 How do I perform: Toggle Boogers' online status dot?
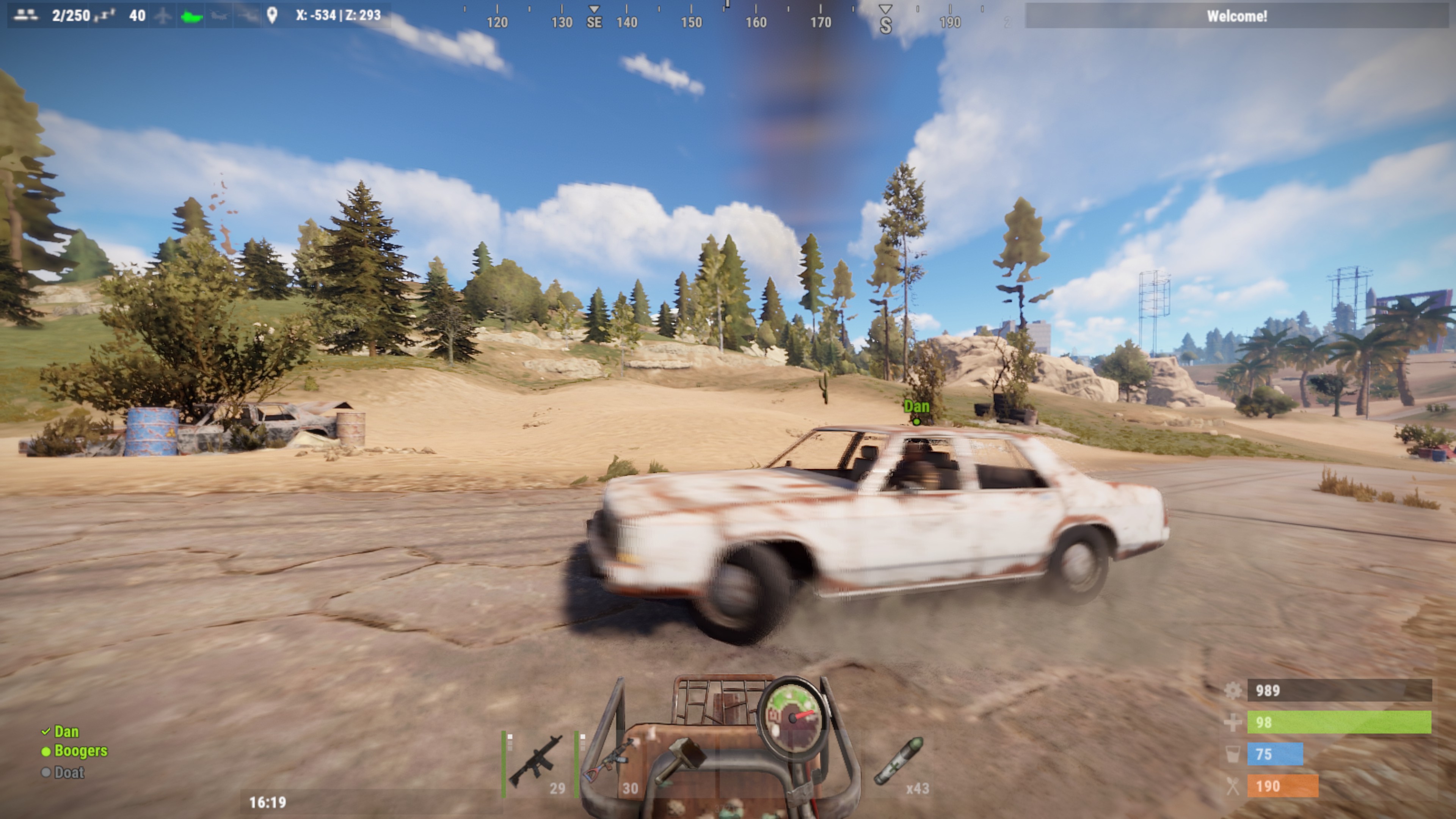[x=46, y=752]
